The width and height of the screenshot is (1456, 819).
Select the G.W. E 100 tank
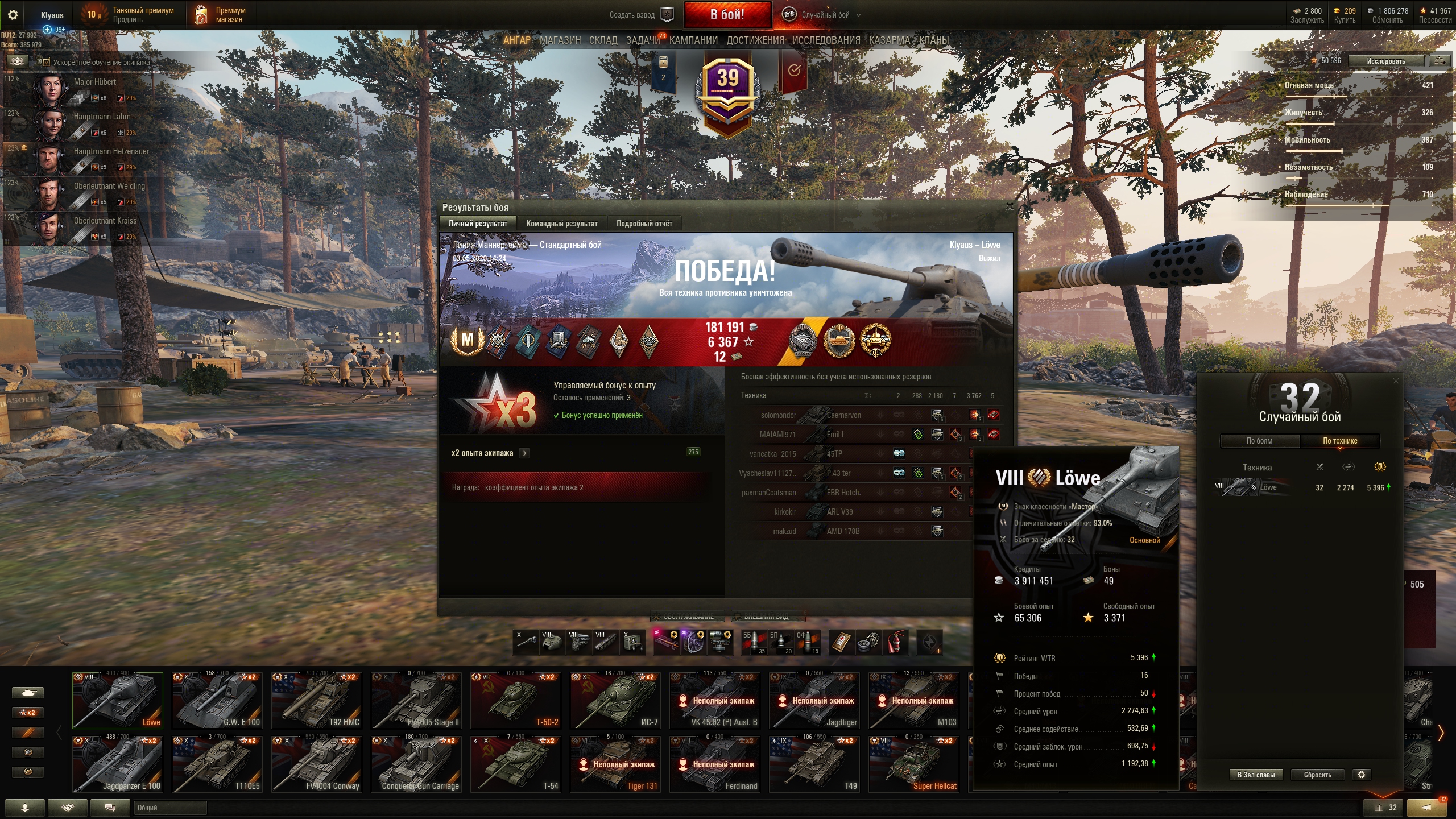217,701
